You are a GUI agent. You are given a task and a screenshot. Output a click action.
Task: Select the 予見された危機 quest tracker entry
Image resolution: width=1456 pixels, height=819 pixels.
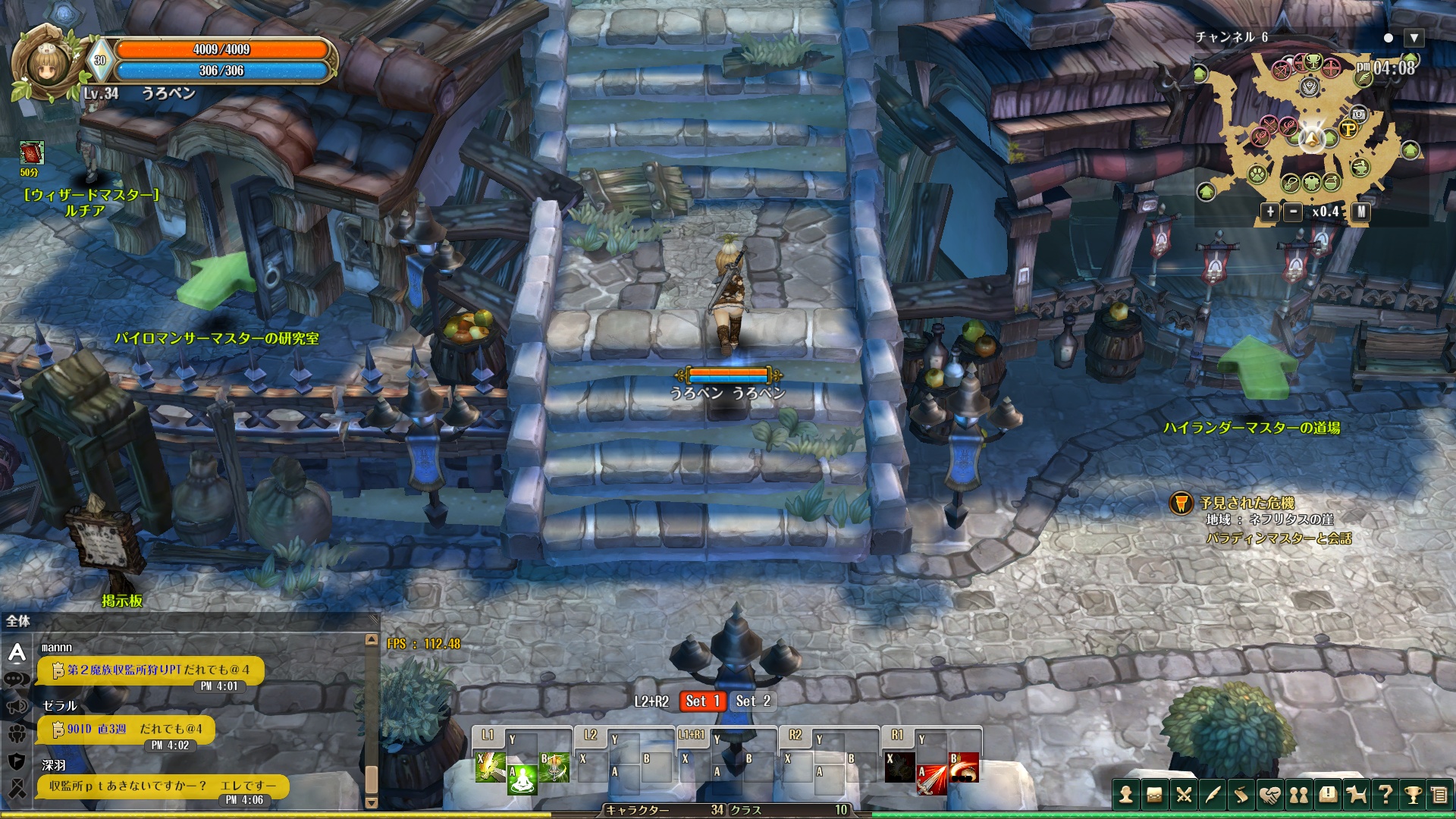click(x=1247, y=503)
